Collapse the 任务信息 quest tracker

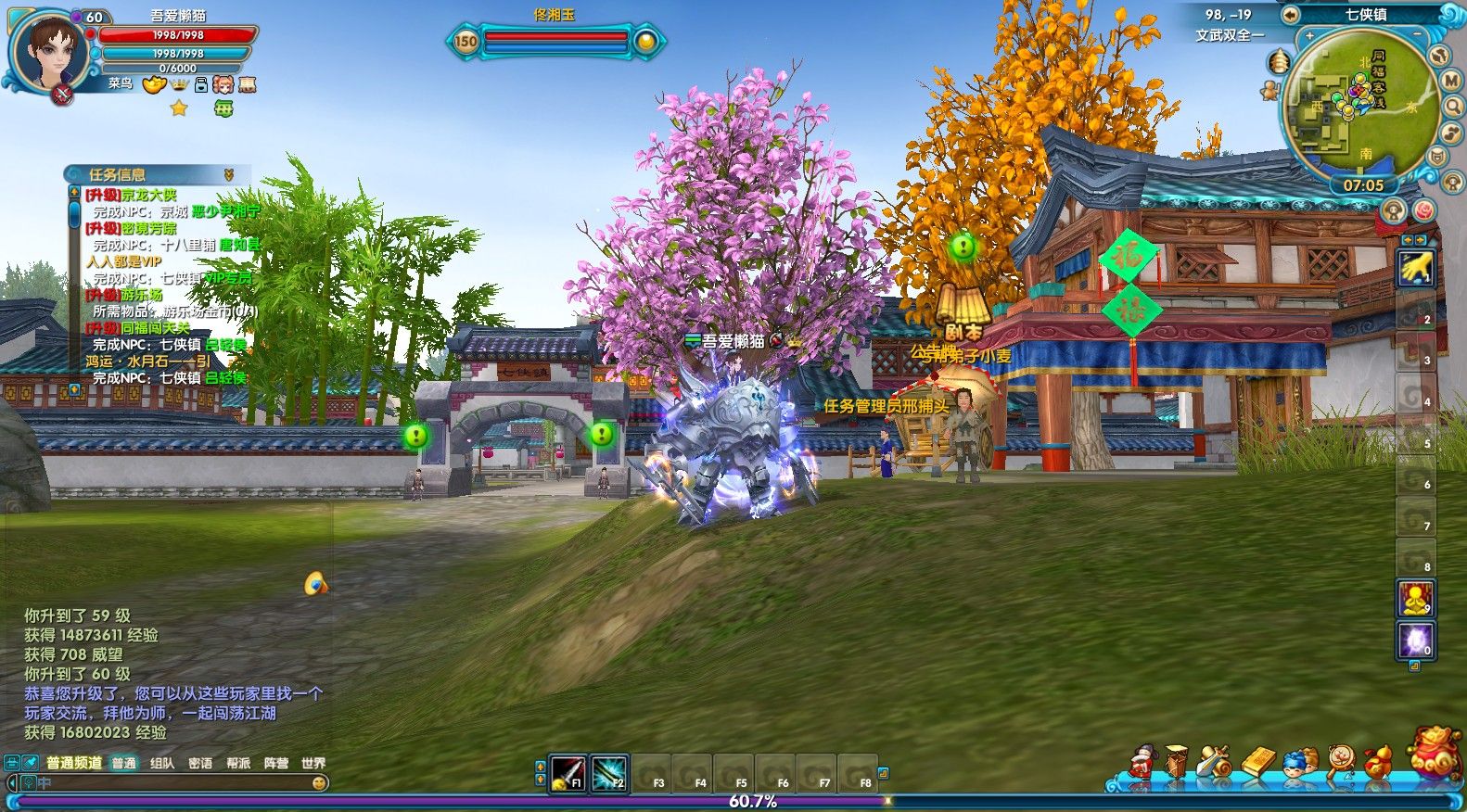pyautogui.click(x=228, y=174)
